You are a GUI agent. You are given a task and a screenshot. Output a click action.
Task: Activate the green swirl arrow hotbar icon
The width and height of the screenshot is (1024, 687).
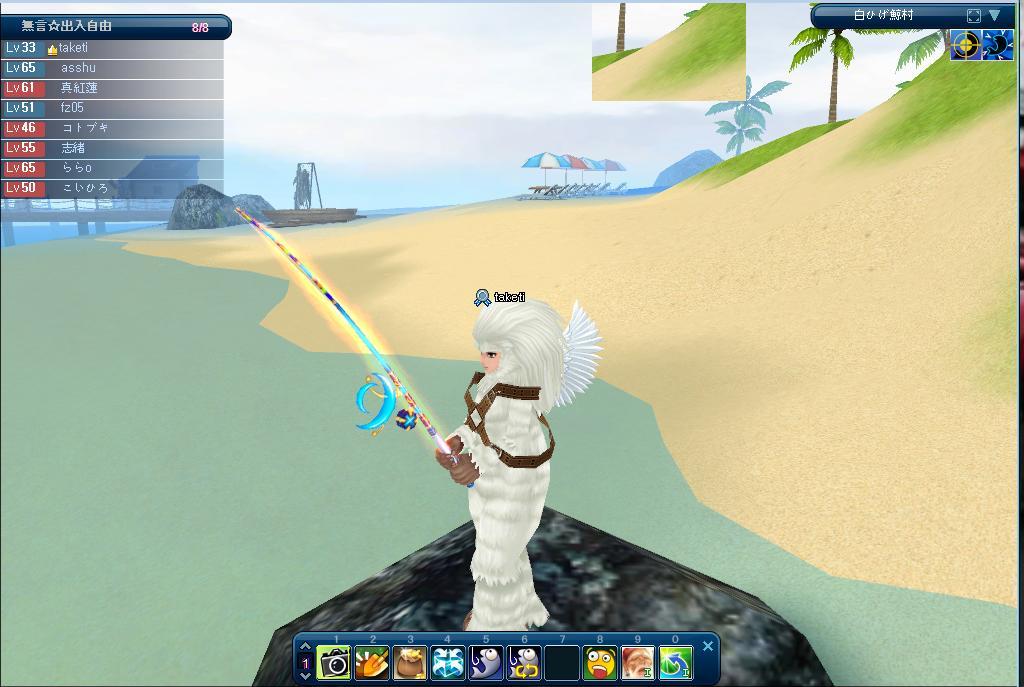click(676, 663)
